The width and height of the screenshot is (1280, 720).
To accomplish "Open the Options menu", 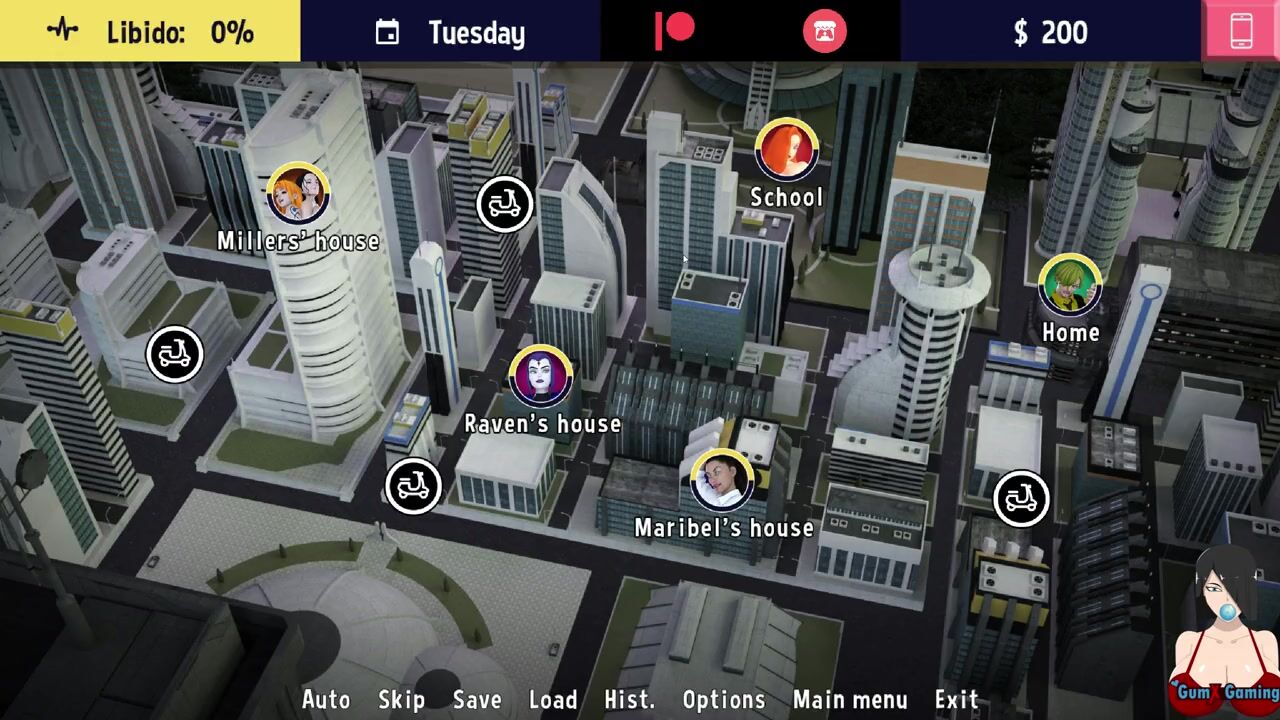I will tap(724, 699).
